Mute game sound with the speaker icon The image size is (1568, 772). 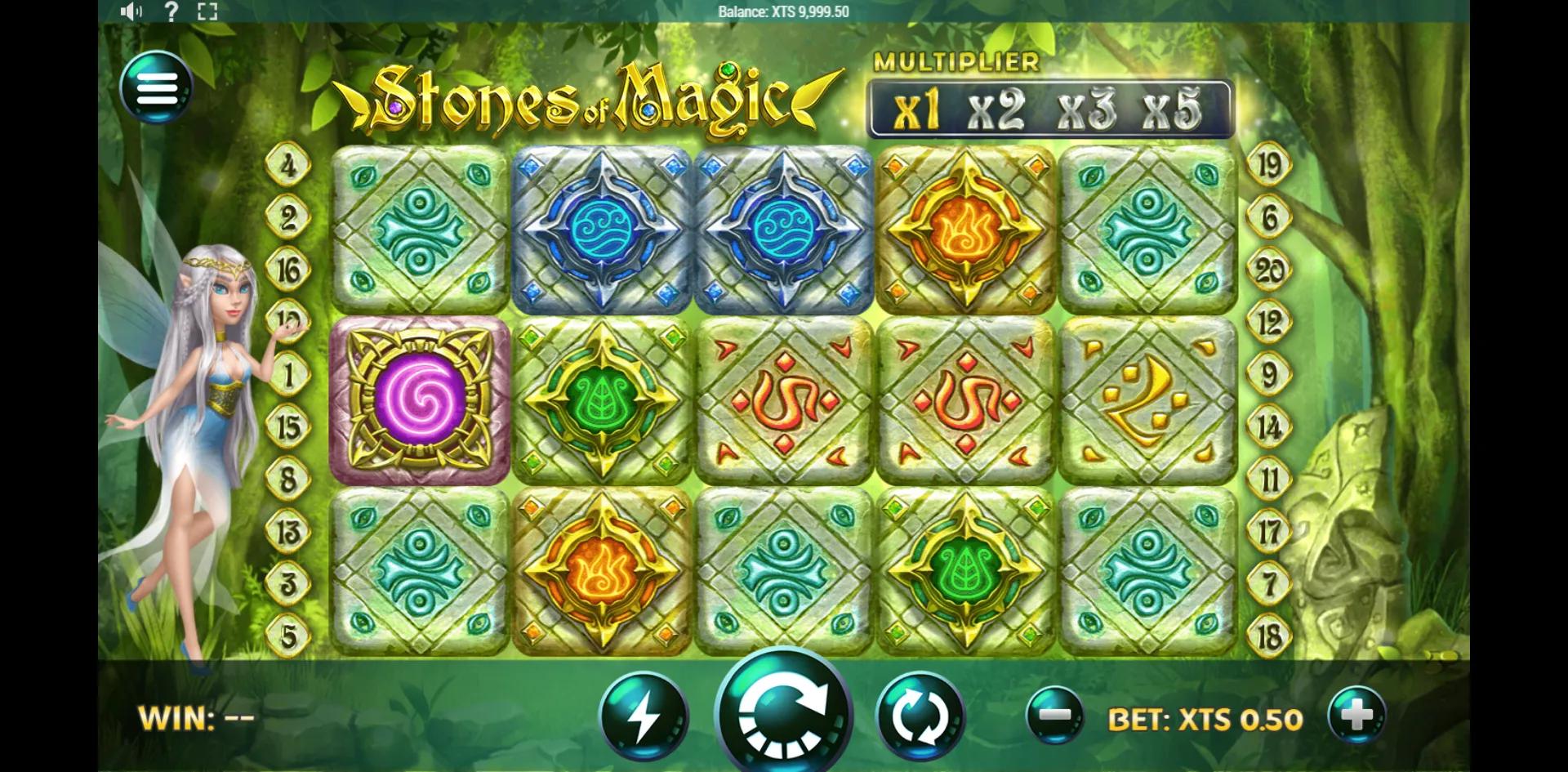pos(131,11)
